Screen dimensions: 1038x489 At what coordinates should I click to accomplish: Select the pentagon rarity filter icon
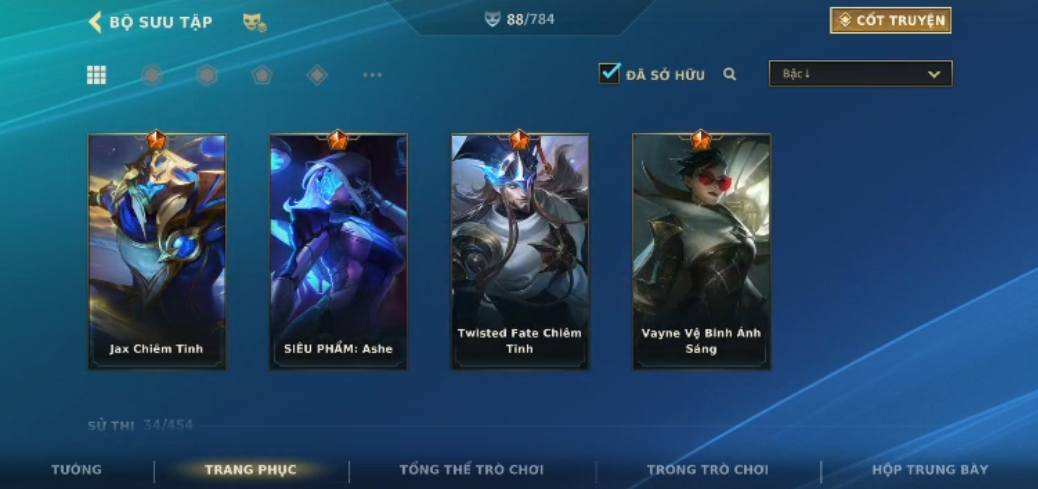262,75
